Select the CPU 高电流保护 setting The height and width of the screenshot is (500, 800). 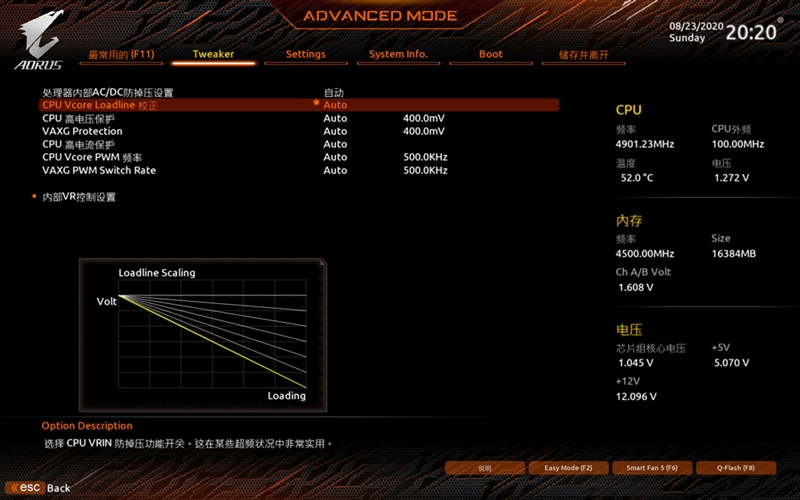(x=80, y=144)
